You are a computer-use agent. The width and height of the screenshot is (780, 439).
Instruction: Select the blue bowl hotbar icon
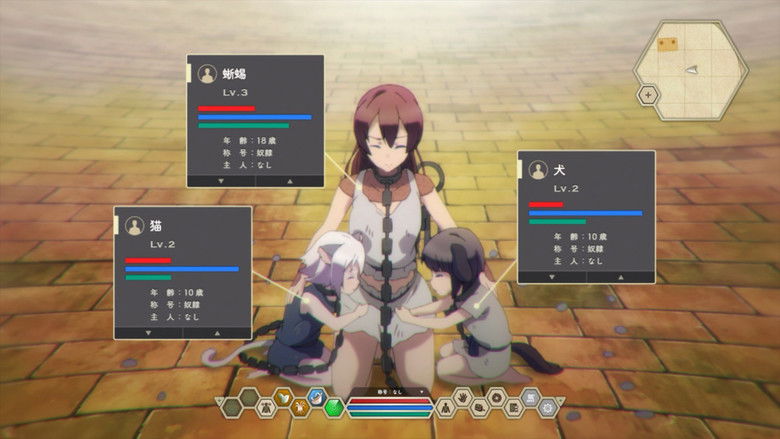(317, 397)
